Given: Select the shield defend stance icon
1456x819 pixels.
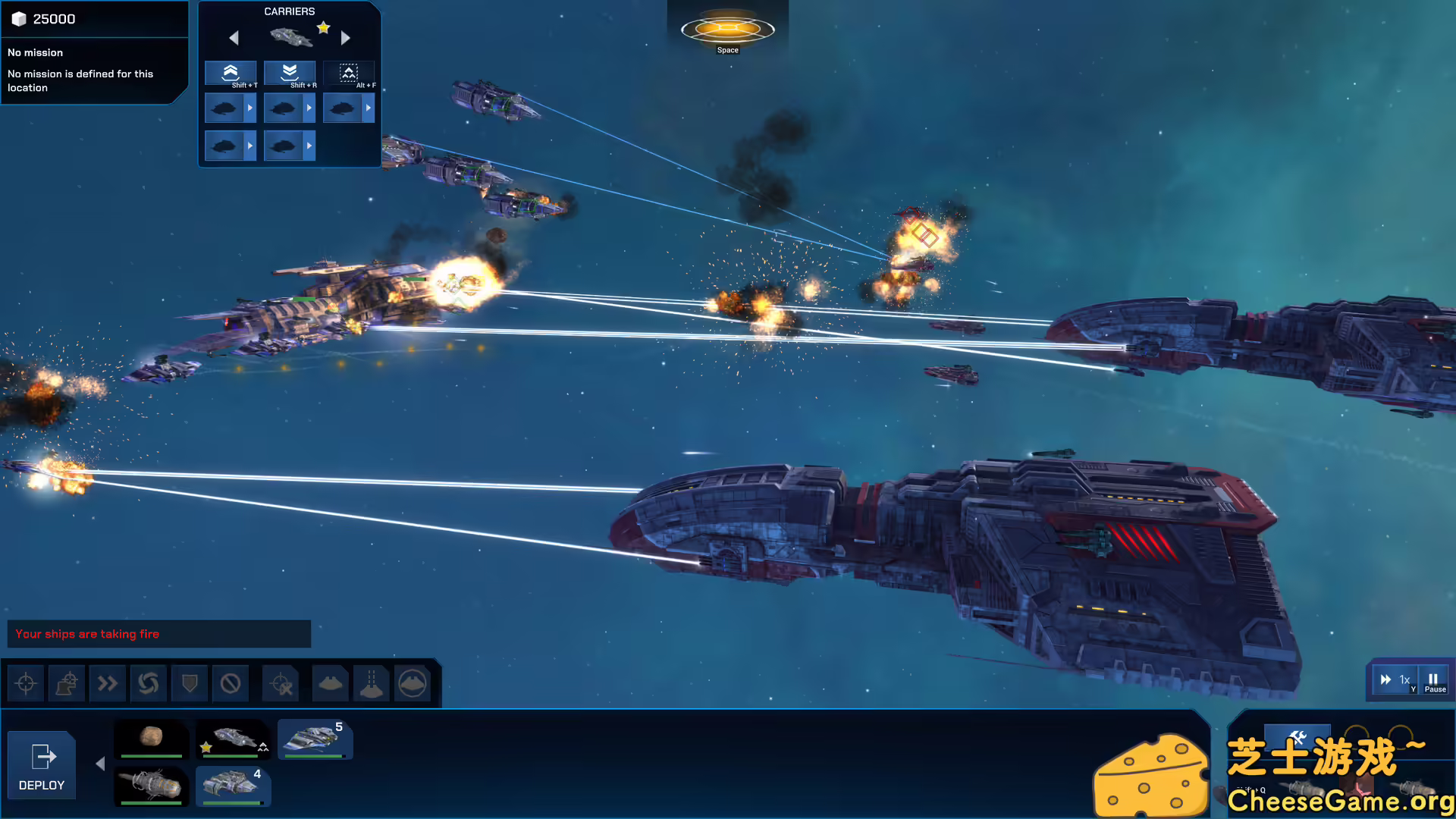Looking at the screenshot, I should [190, 682].
